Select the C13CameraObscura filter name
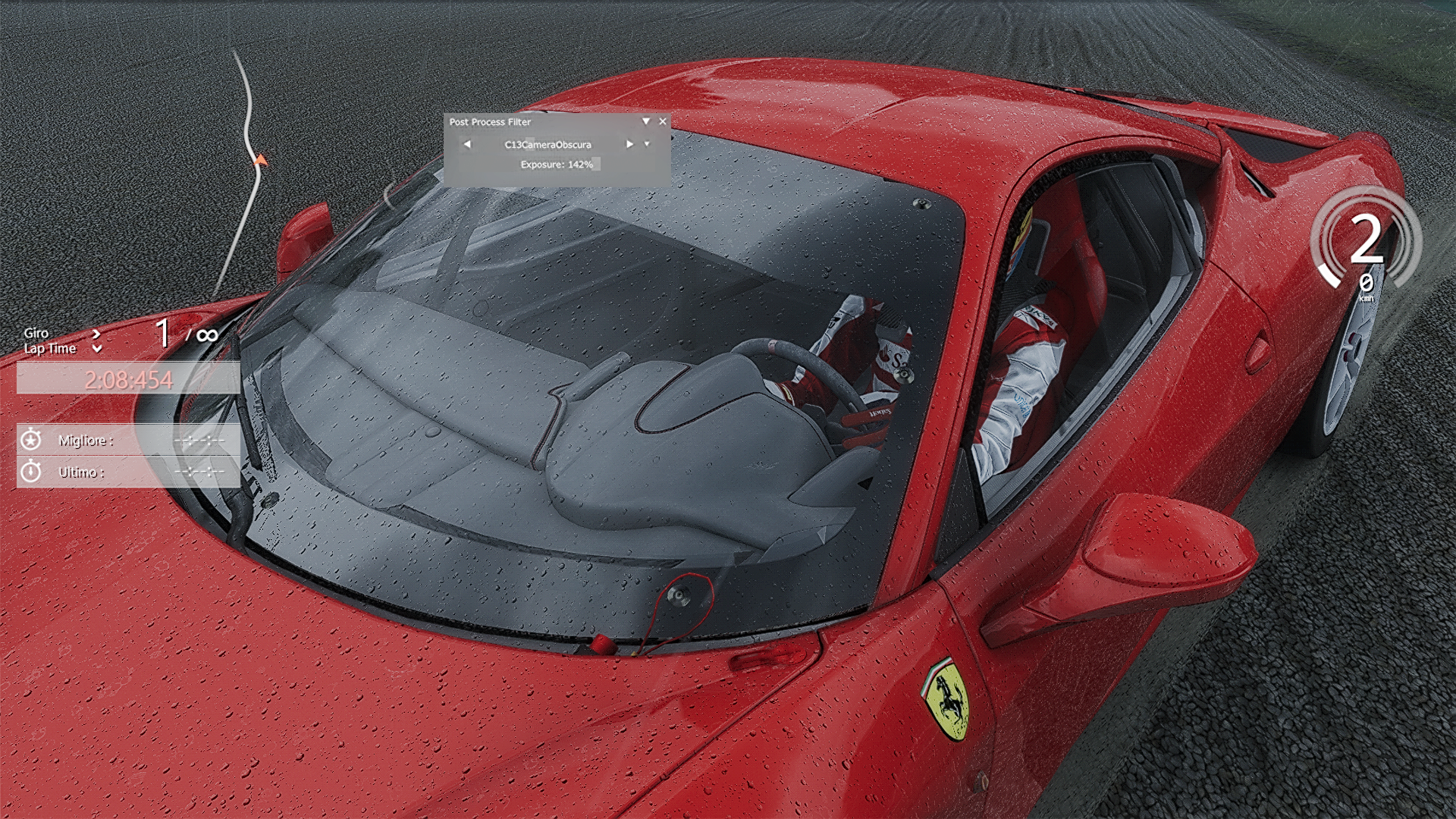The height and width of the screenshot is (819, 1456). [548, 145]
